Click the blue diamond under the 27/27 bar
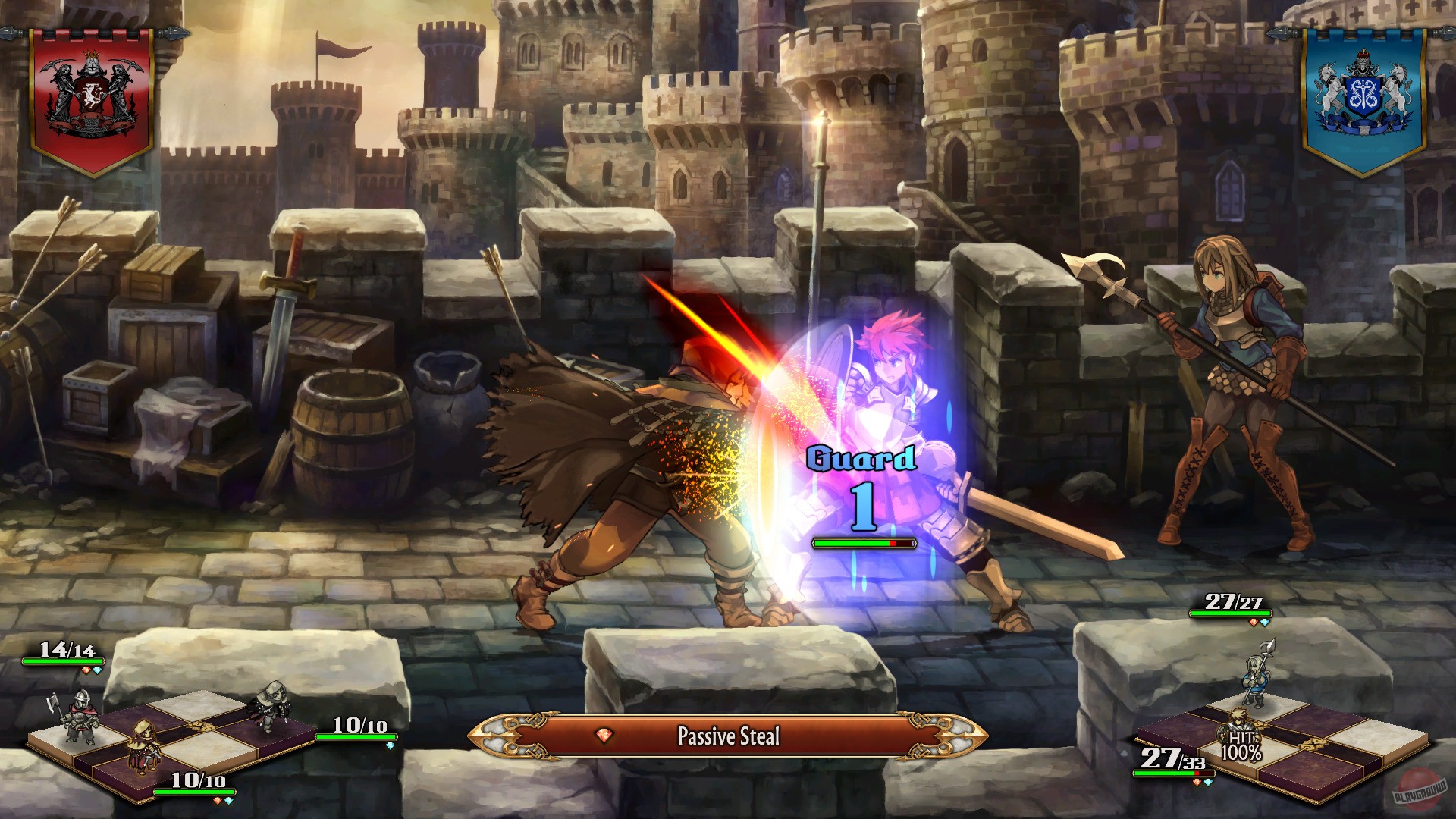 pyautogui.click(x=1265, y=622)
